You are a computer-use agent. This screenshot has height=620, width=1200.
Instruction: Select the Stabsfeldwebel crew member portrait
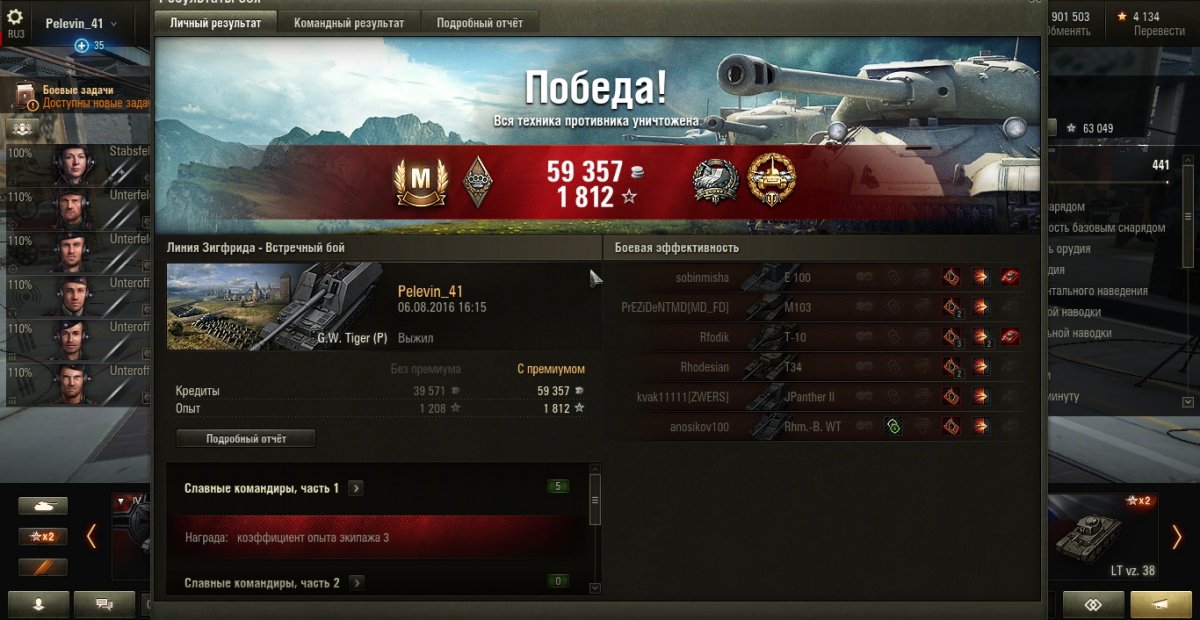tap(73, 165)
